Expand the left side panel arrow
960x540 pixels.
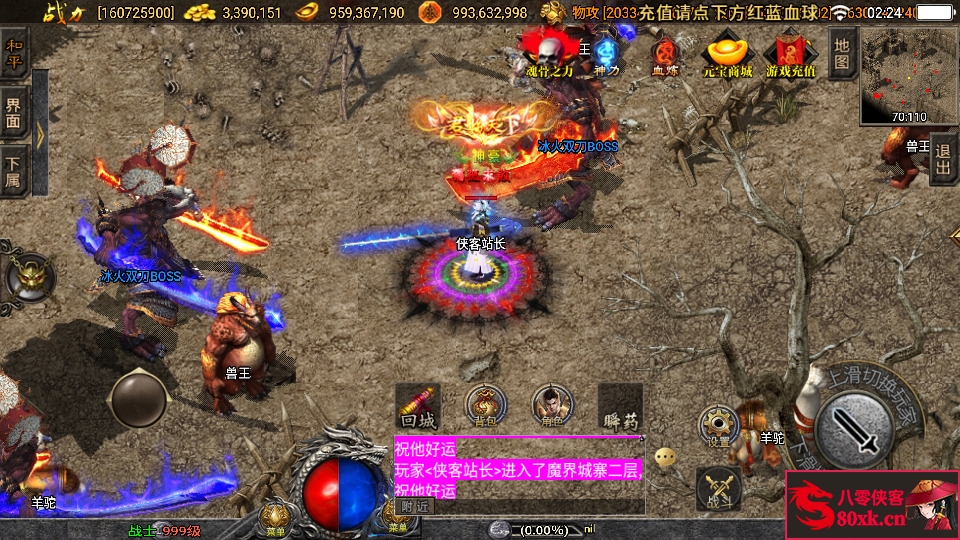40,135
